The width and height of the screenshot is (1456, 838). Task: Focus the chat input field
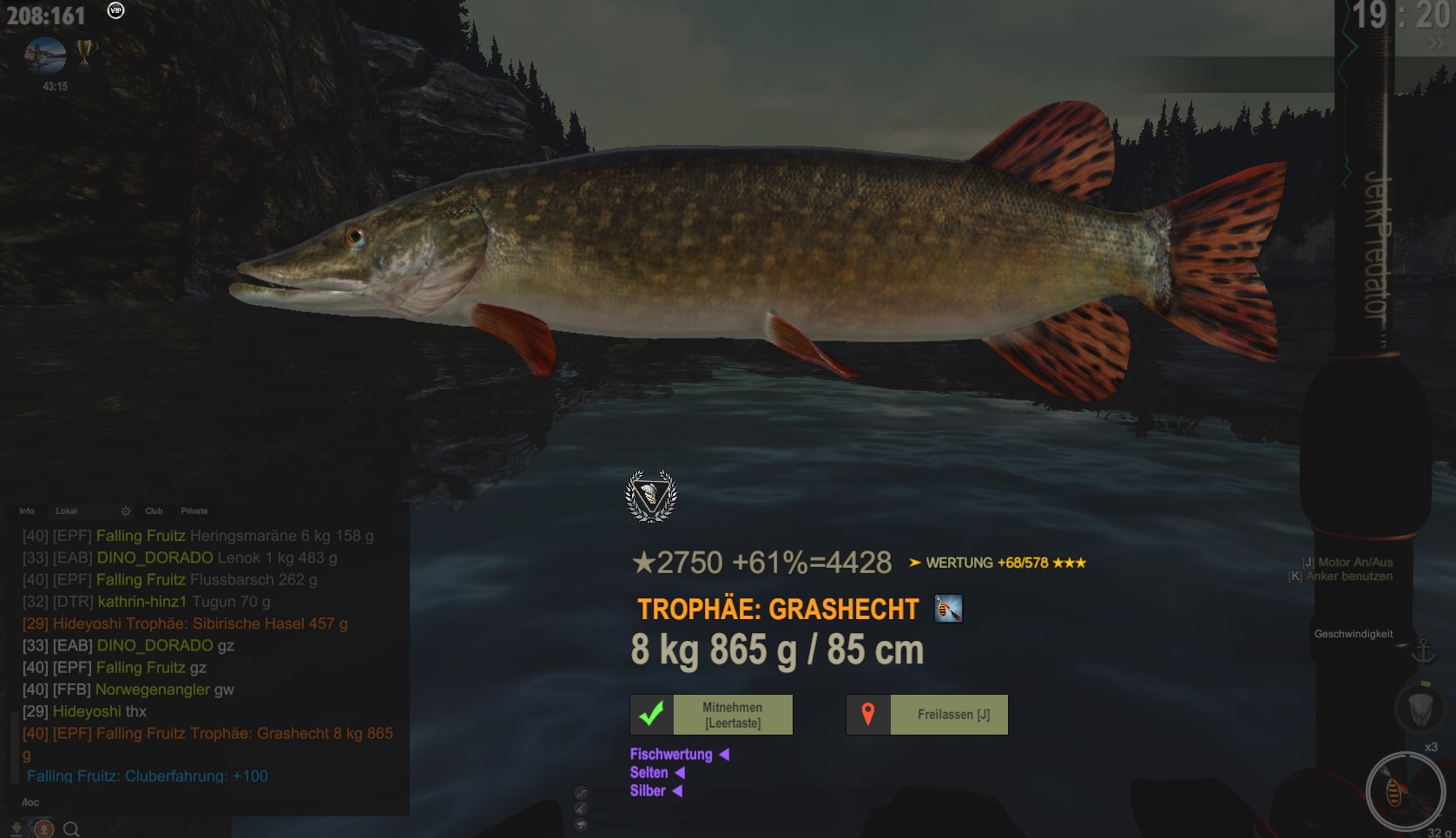(x=208, y=802)
